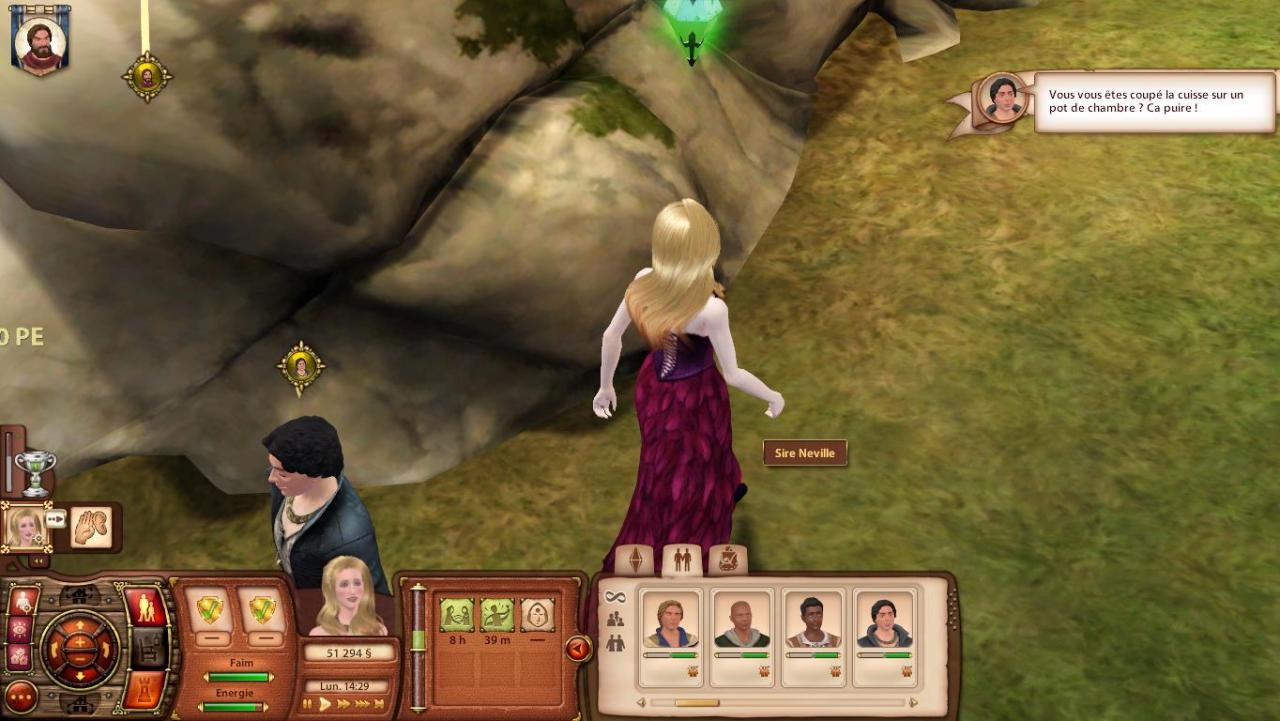Open the quest trophy goblet icon

click(x=35, y=472)
